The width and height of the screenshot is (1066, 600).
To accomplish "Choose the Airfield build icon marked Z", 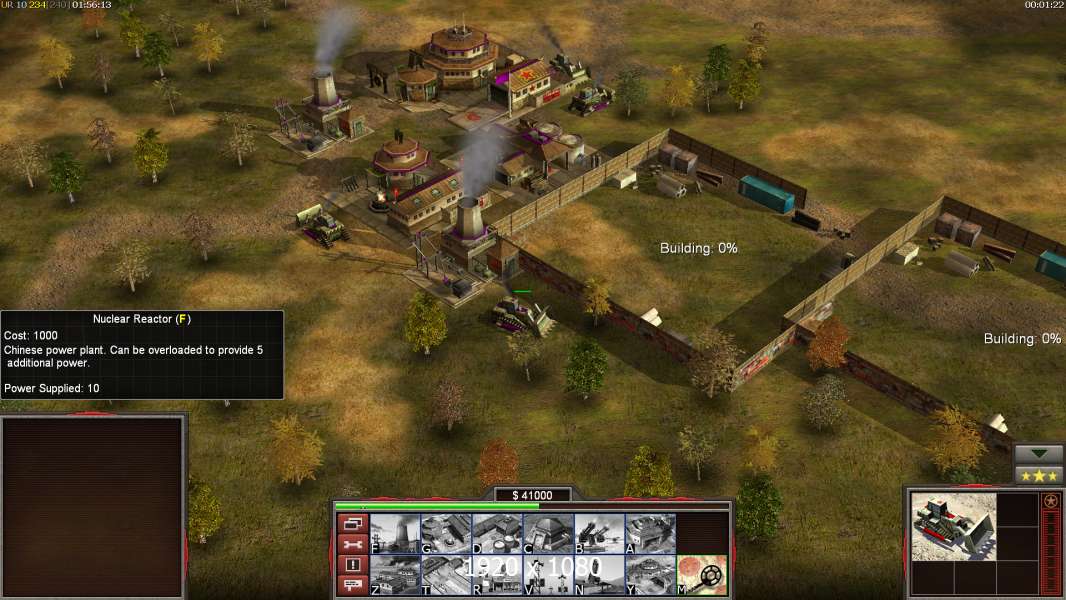I will tap(395, 575).
